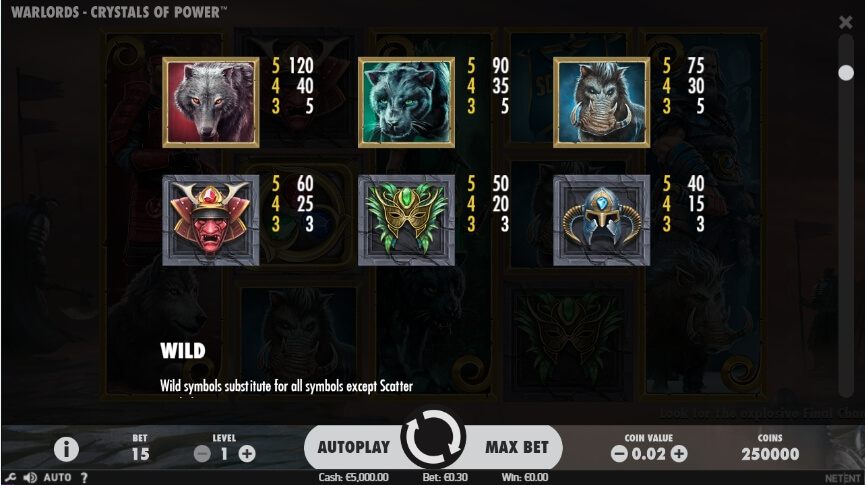
Task: Decrease the bet level
Action: tap(202, 453)
